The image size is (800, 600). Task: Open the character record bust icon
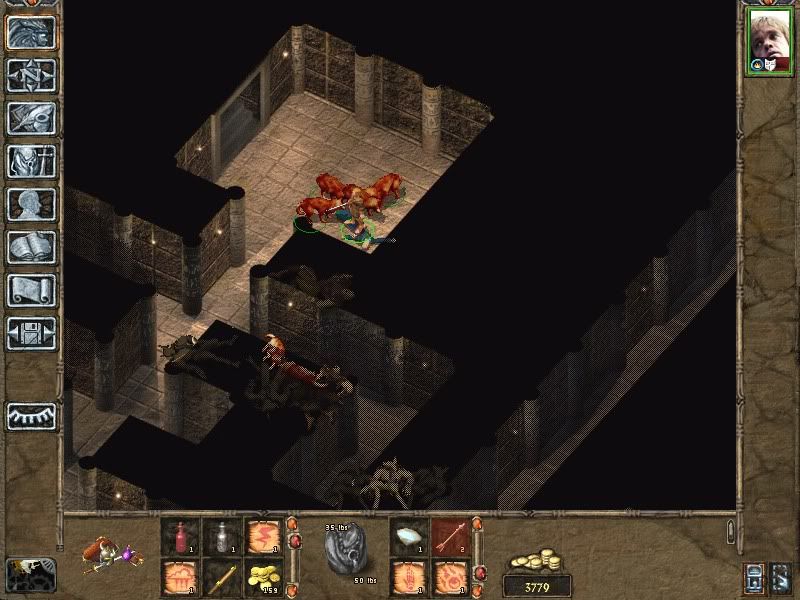coord(31,203)
